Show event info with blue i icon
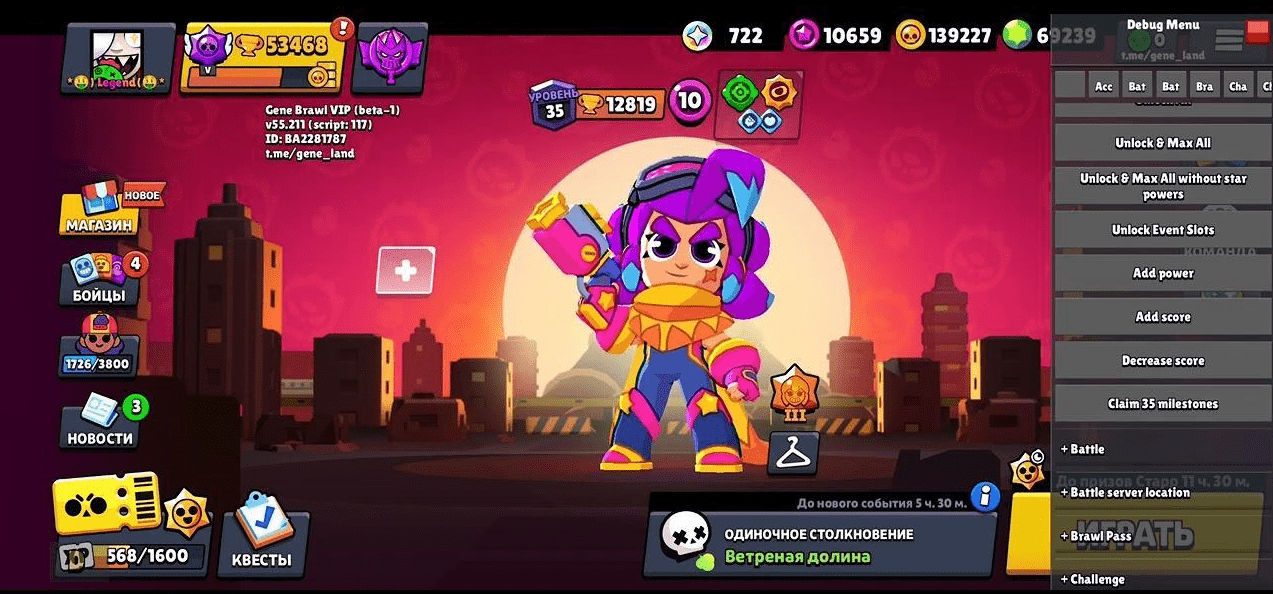1273x594 pixels. (x=985, y=496)
